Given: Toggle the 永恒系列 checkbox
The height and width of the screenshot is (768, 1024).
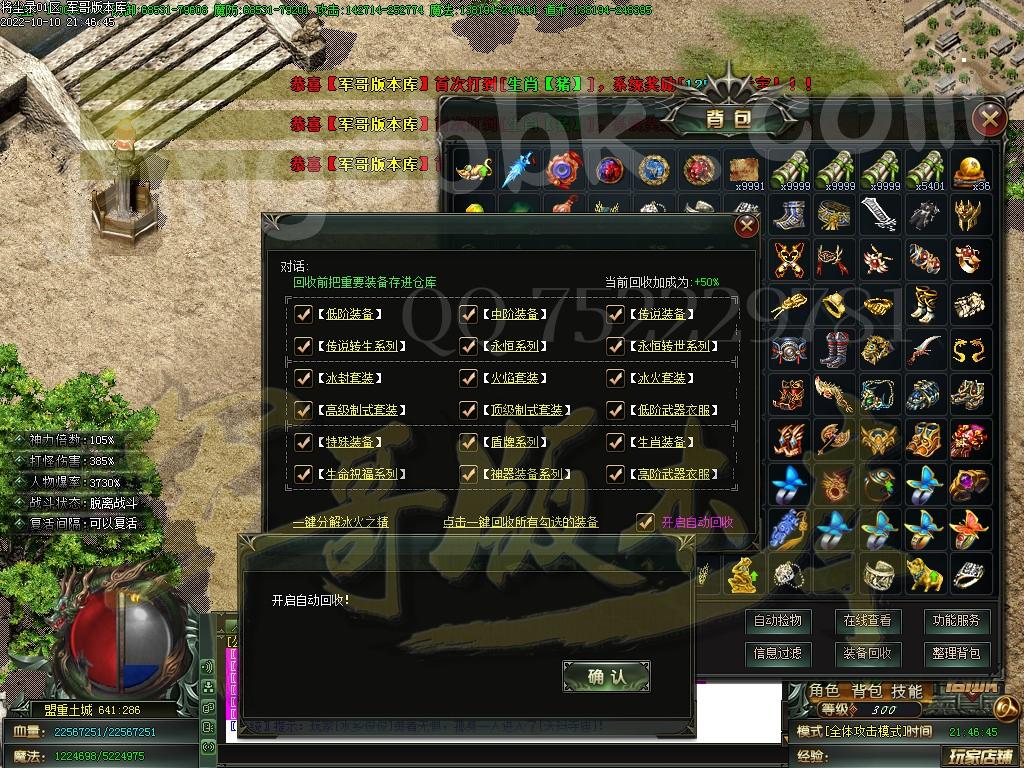Looking at the screenshot, I should point(468,346).
